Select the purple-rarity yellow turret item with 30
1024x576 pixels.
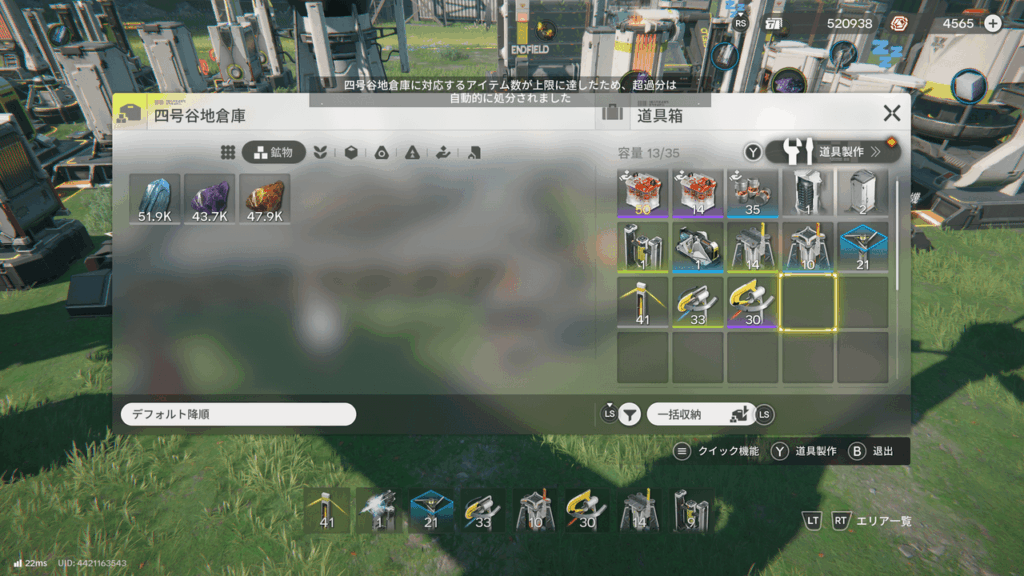point(752,301)
